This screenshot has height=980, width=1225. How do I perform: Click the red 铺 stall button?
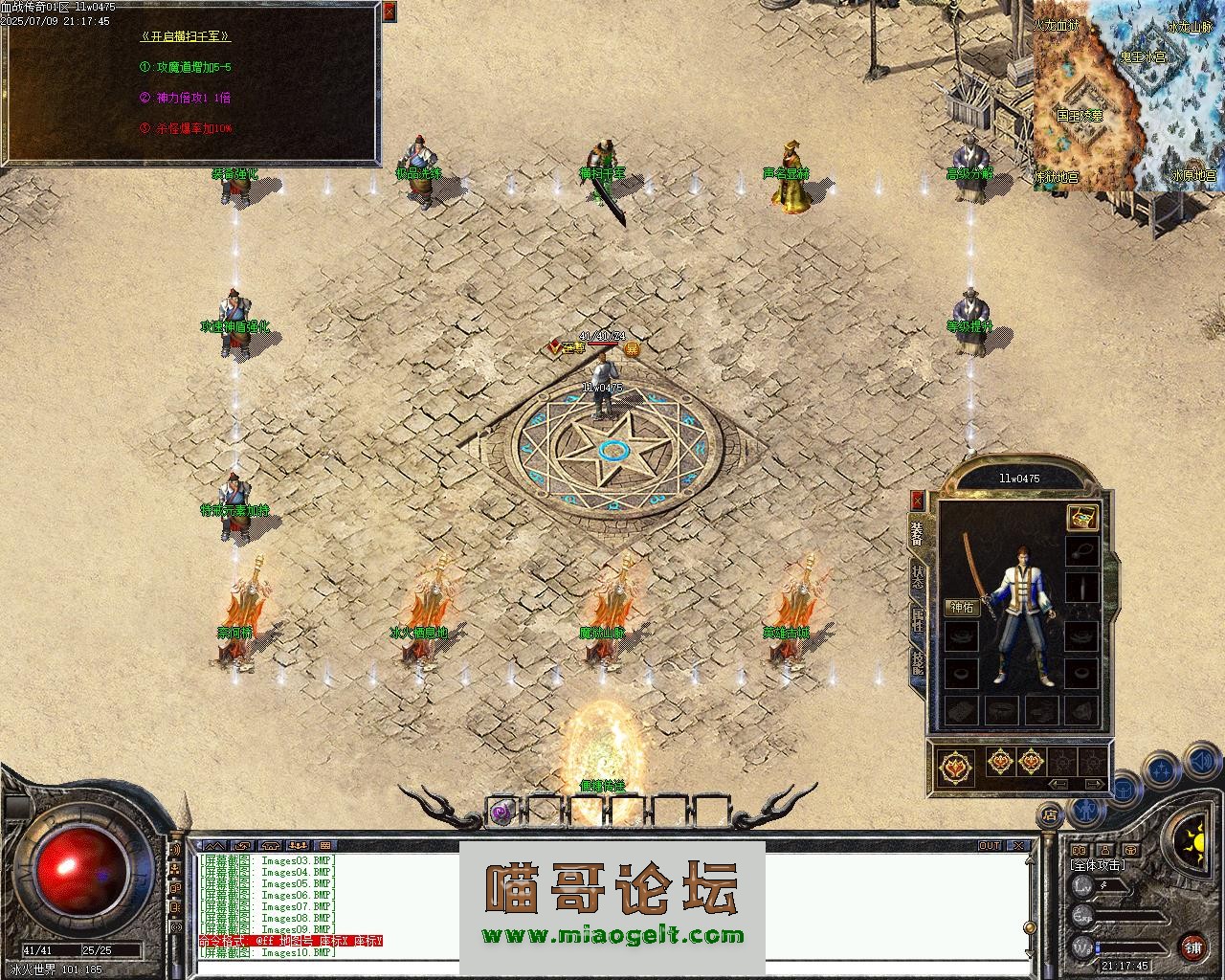1192,947
